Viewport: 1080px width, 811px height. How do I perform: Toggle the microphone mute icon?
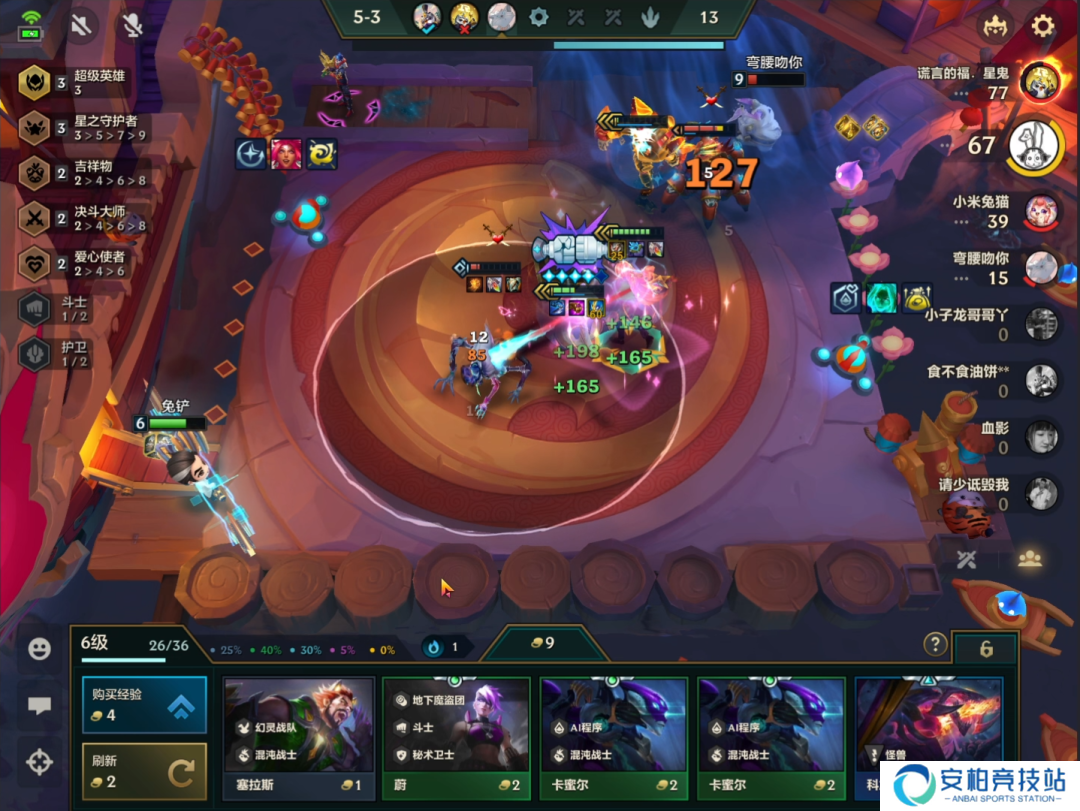pyautogui.click(x=132, y=26)
